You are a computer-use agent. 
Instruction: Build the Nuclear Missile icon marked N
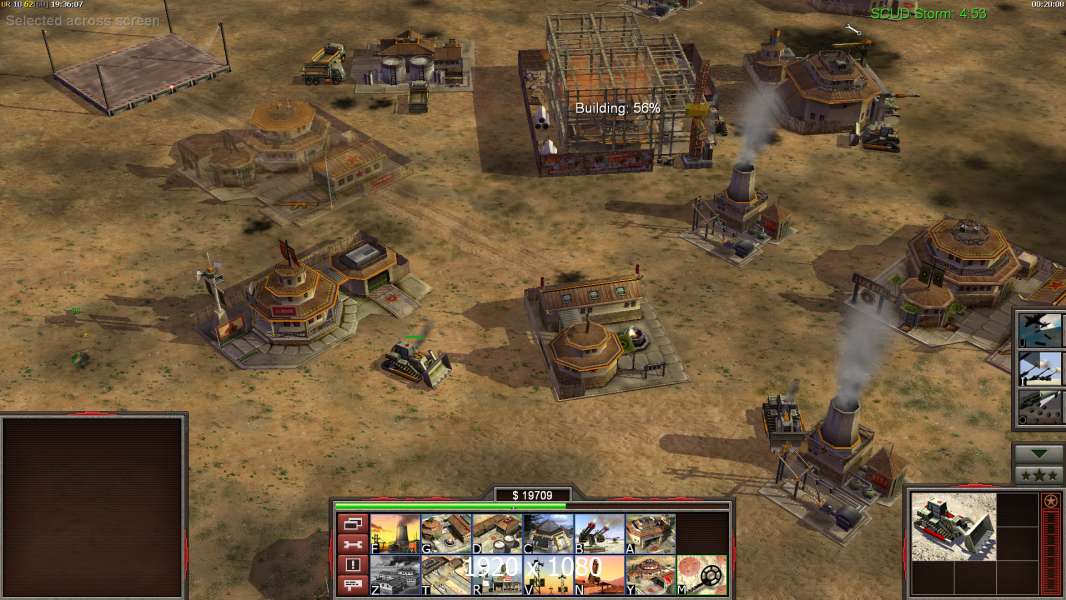tap(599, 575)
